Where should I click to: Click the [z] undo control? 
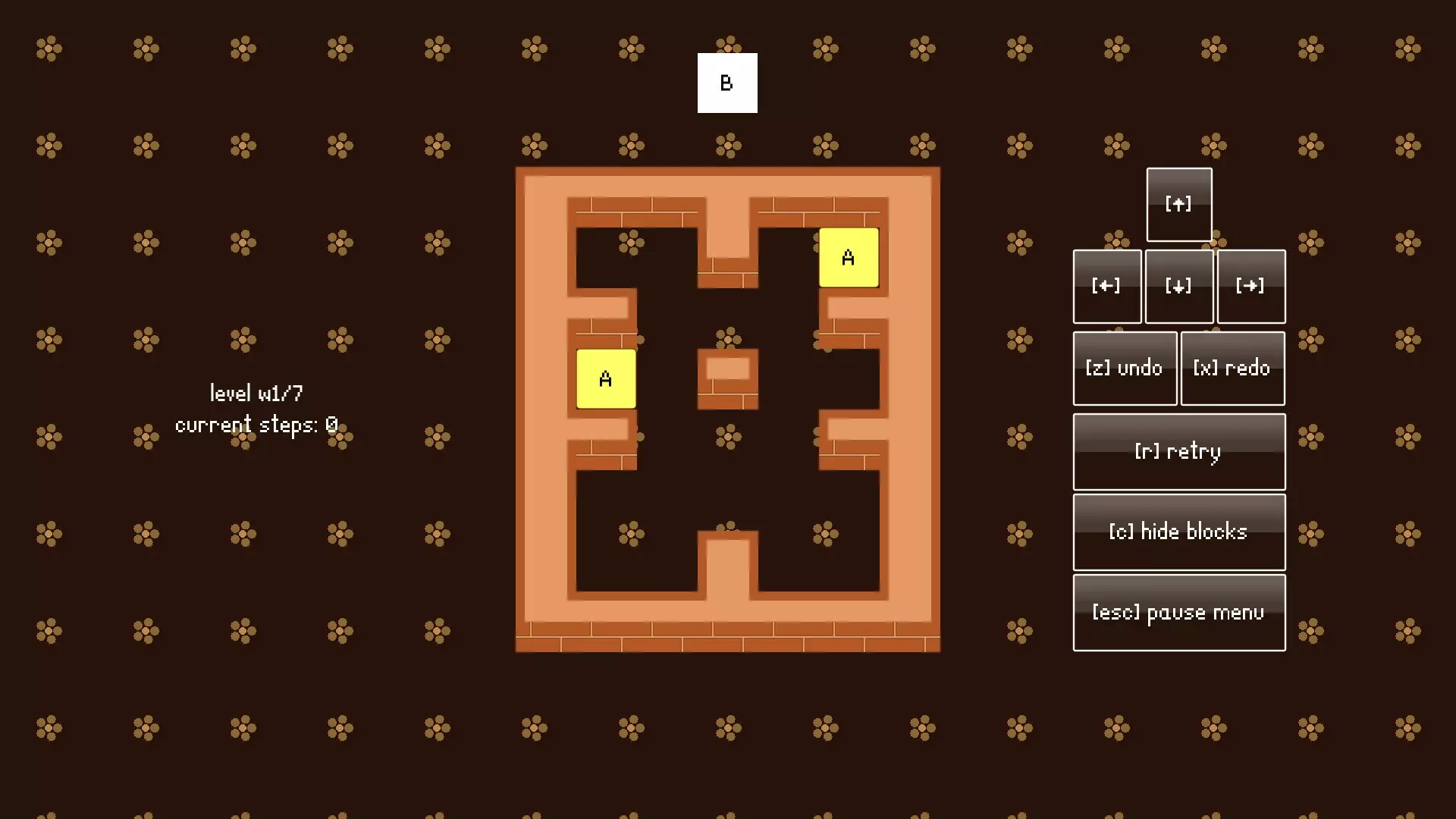coord(1125,368)
